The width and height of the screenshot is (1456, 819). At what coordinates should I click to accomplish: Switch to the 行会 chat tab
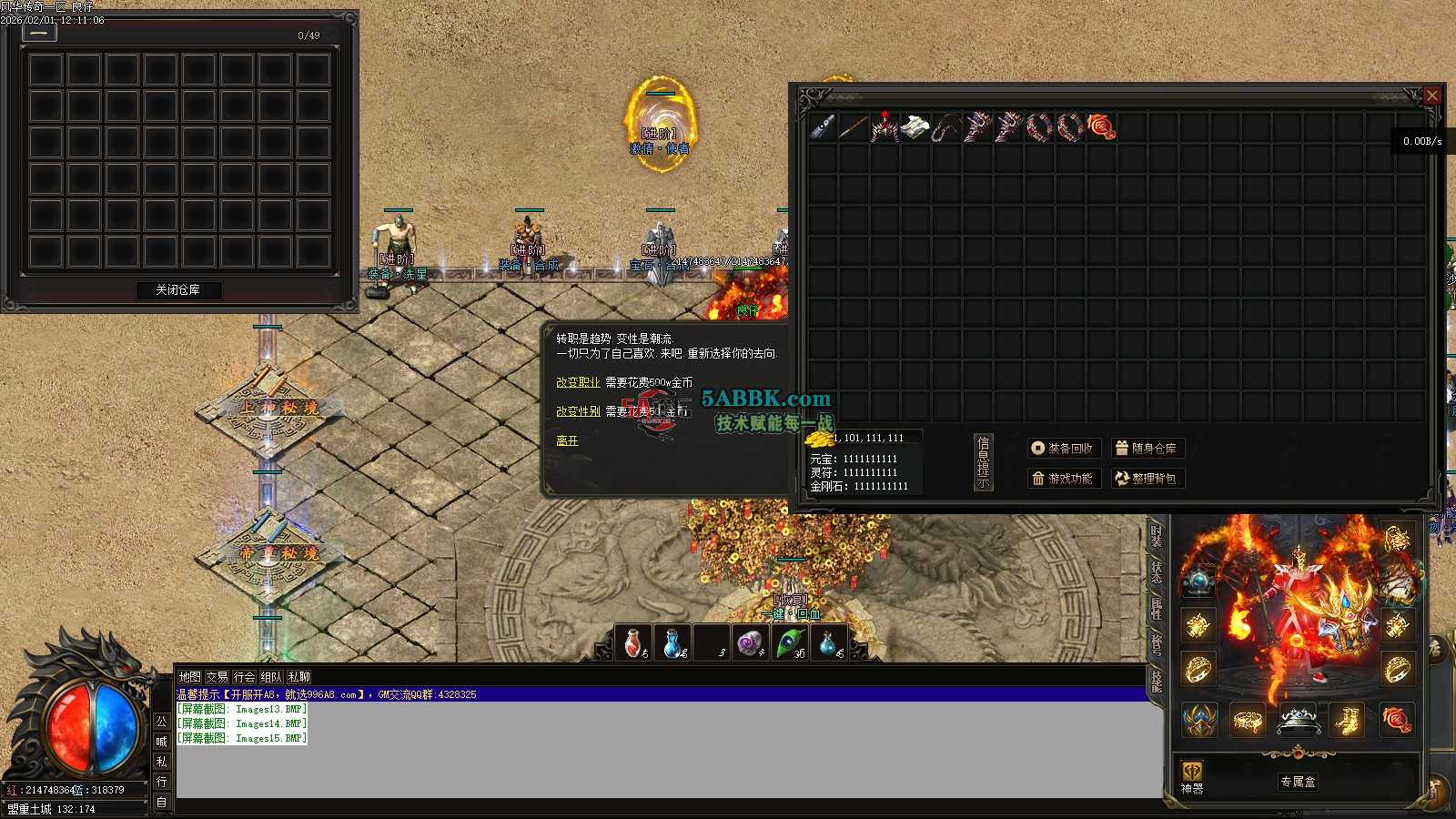[x=244, y=677]
